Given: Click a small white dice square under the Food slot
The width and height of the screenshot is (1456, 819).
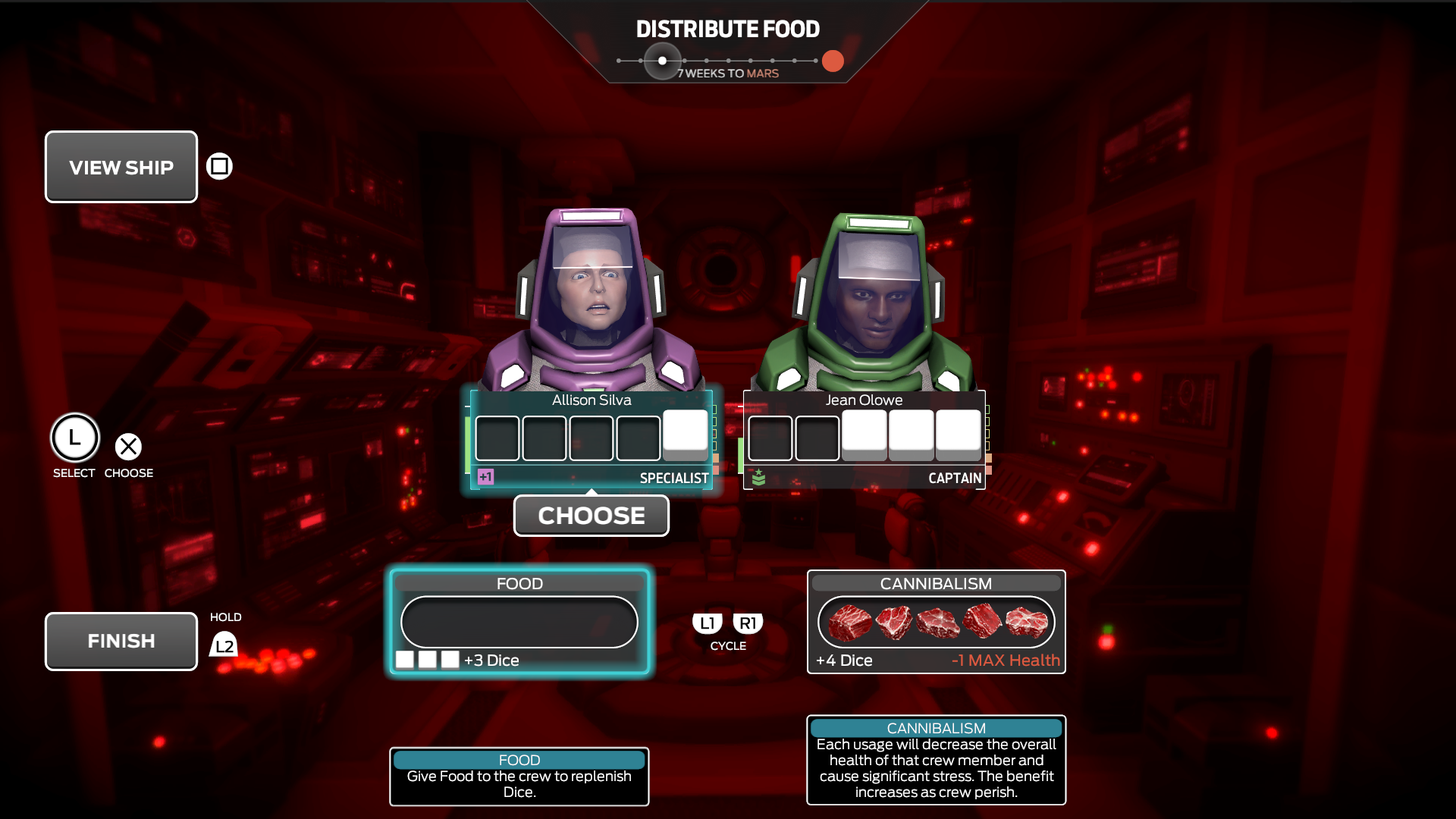Looking at the screenshot, I should 403,659.
